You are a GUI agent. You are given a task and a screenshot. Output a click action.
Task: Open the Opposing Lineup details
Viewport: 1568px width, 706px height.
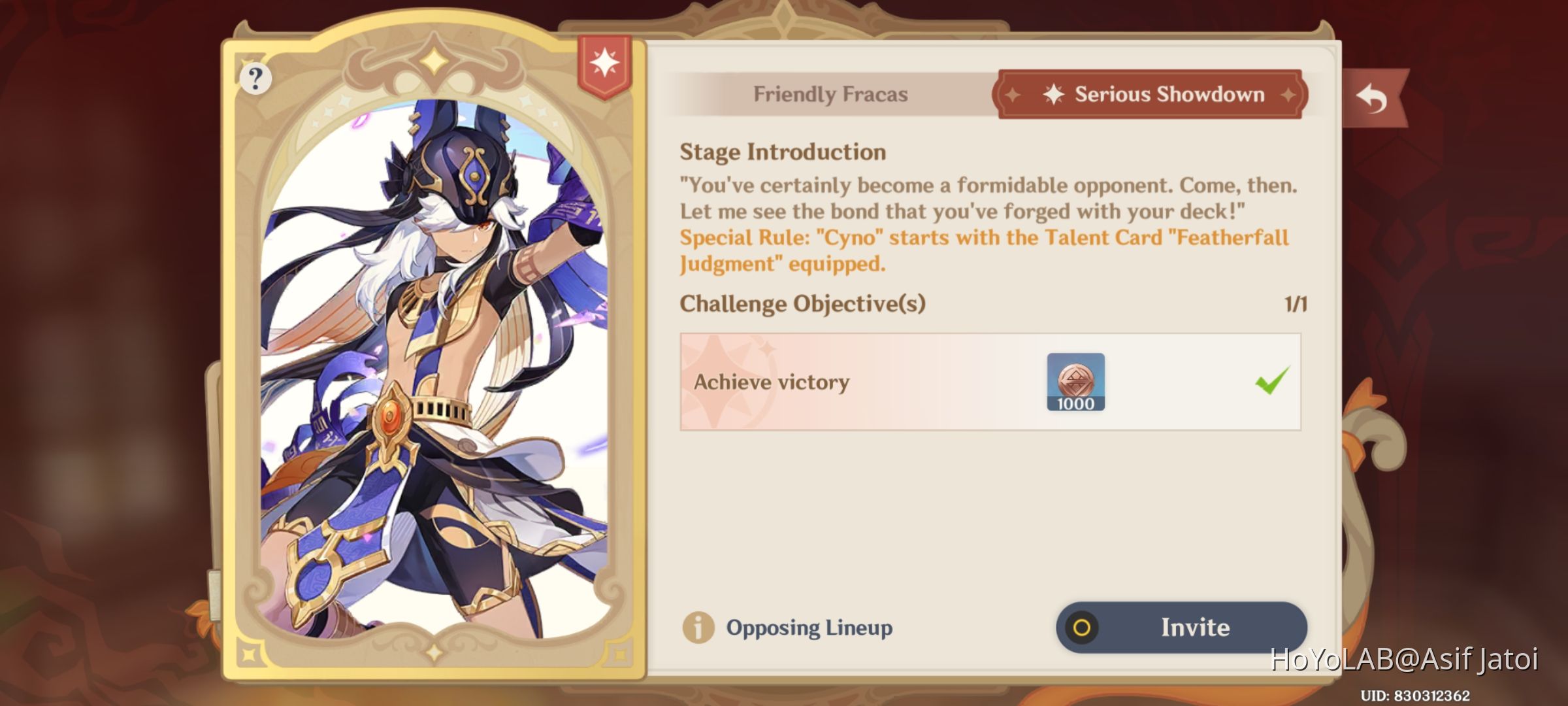click(810, 628)
